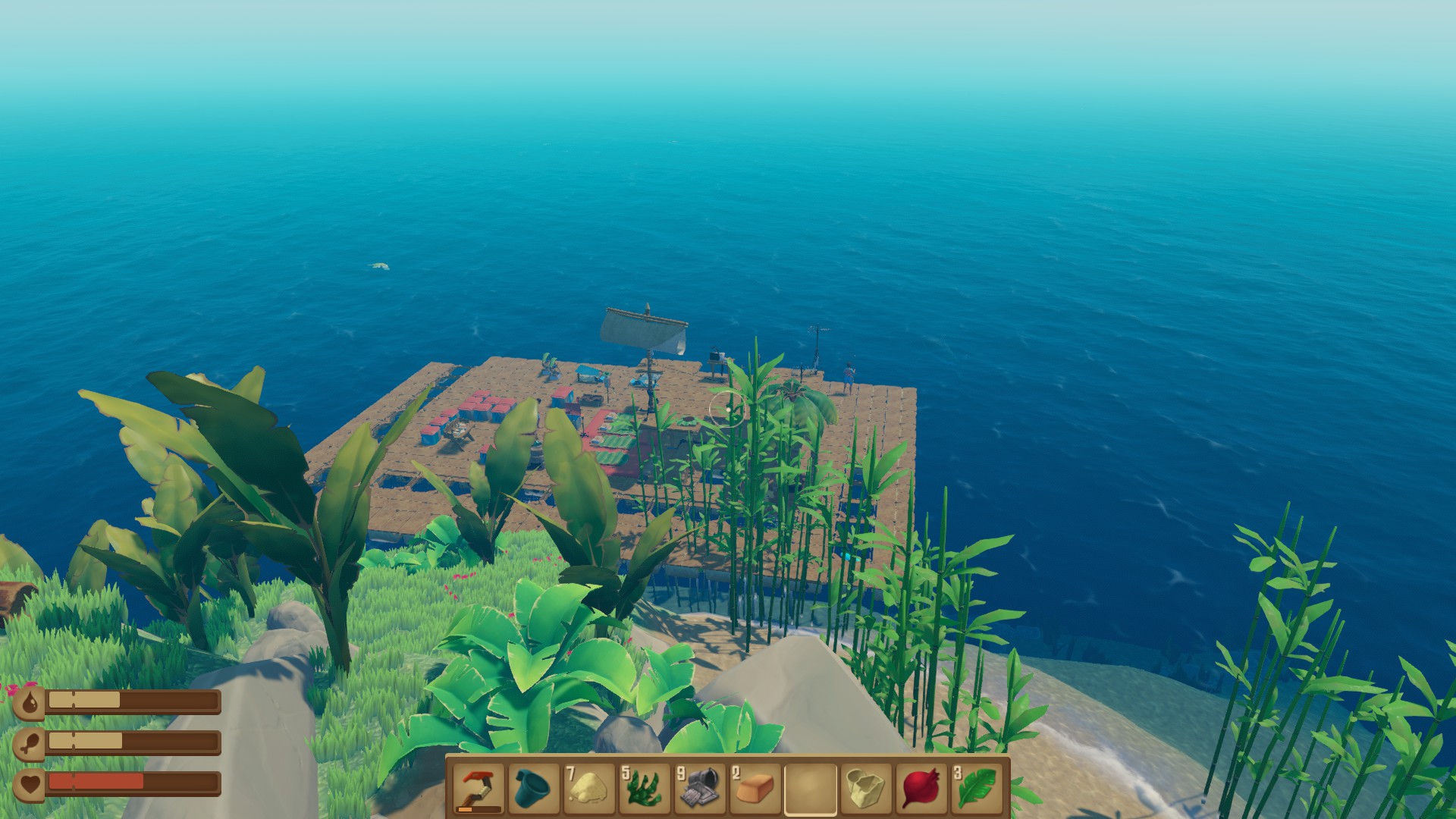This screenshot has height=819, width=1456.
Task: Select the palm leaf slot
Action: (977, 788)
